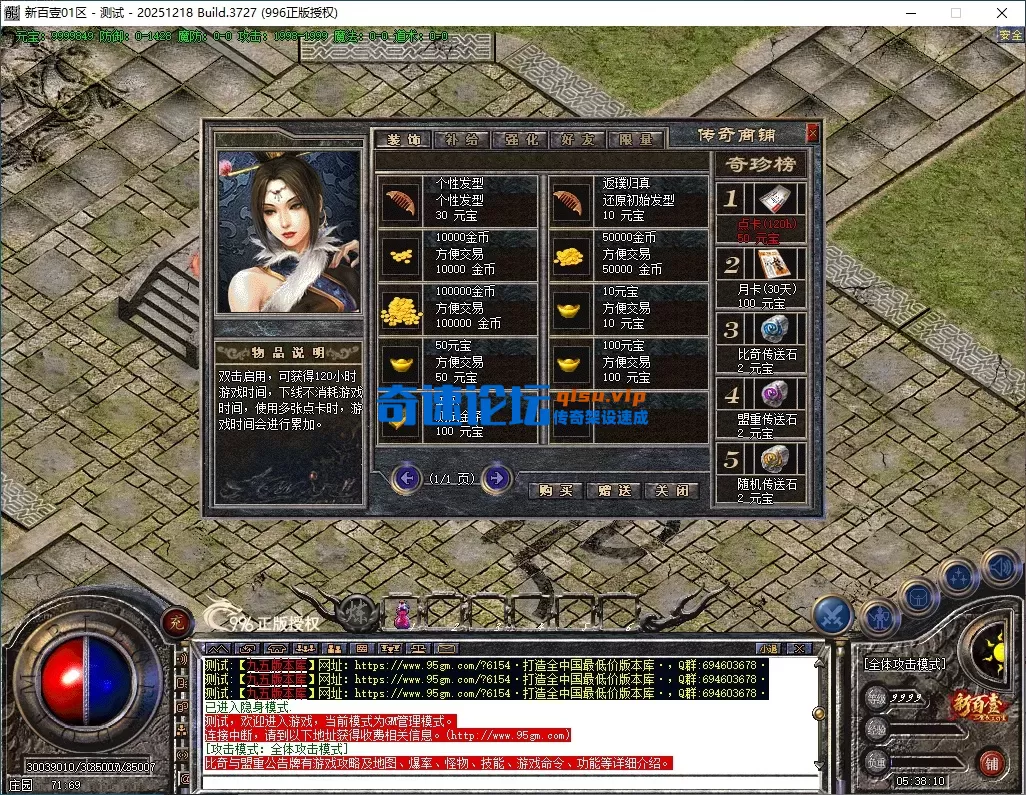Close the game window

1002,13
